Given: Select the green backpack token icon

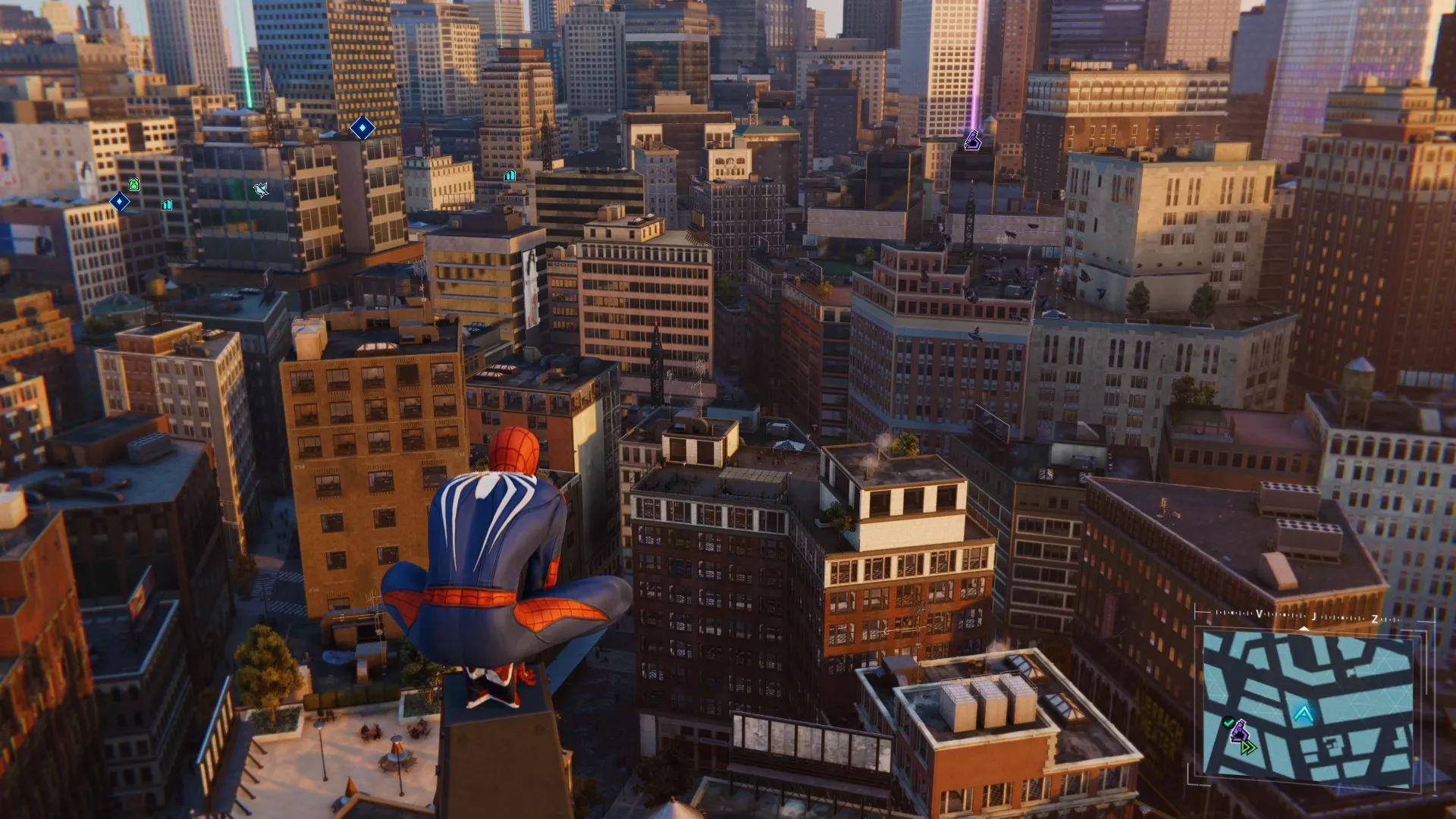Looking at the screenshot, I should 133,184.
